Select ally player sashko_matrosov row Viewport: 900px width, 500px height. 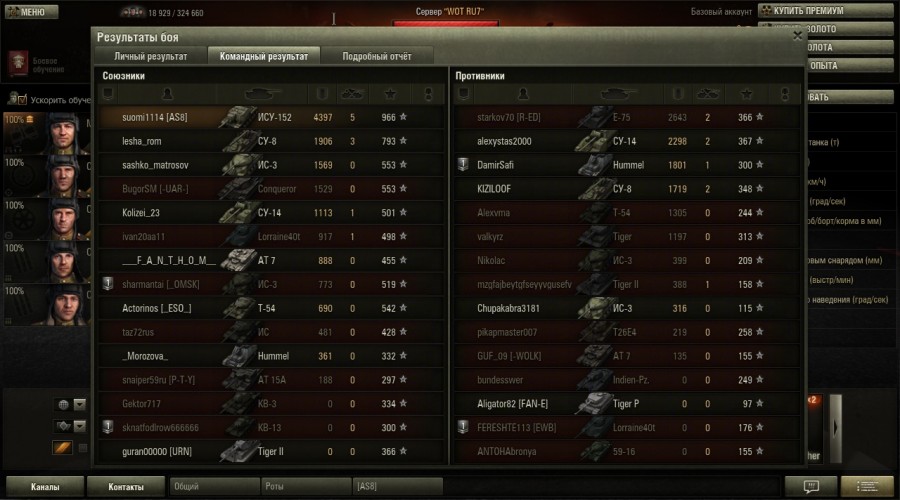point(155,164)
